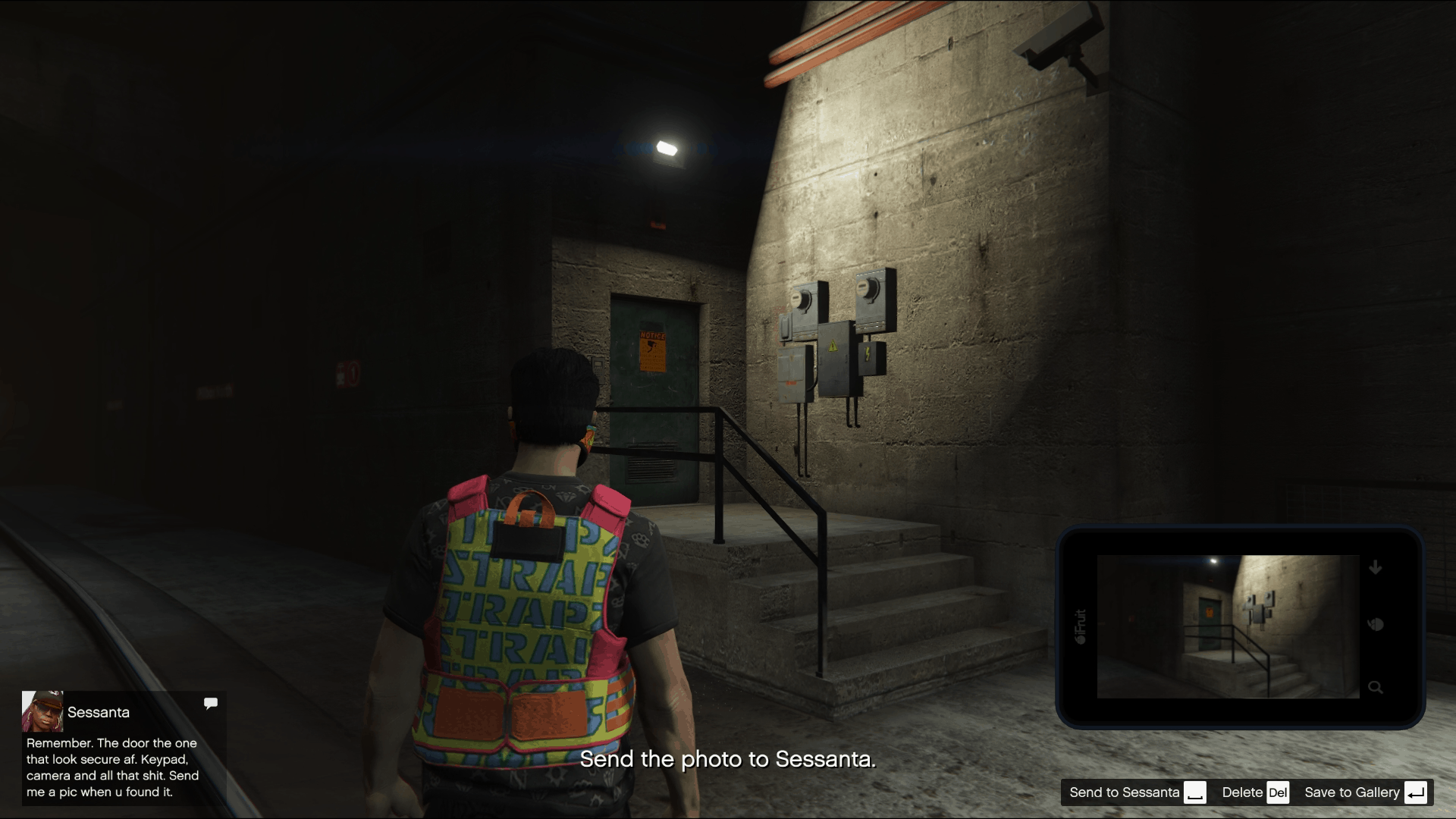Viewport: 1456px width, 819px height.
Task: Save the photo to Gallery
Action: (1352, 792)
